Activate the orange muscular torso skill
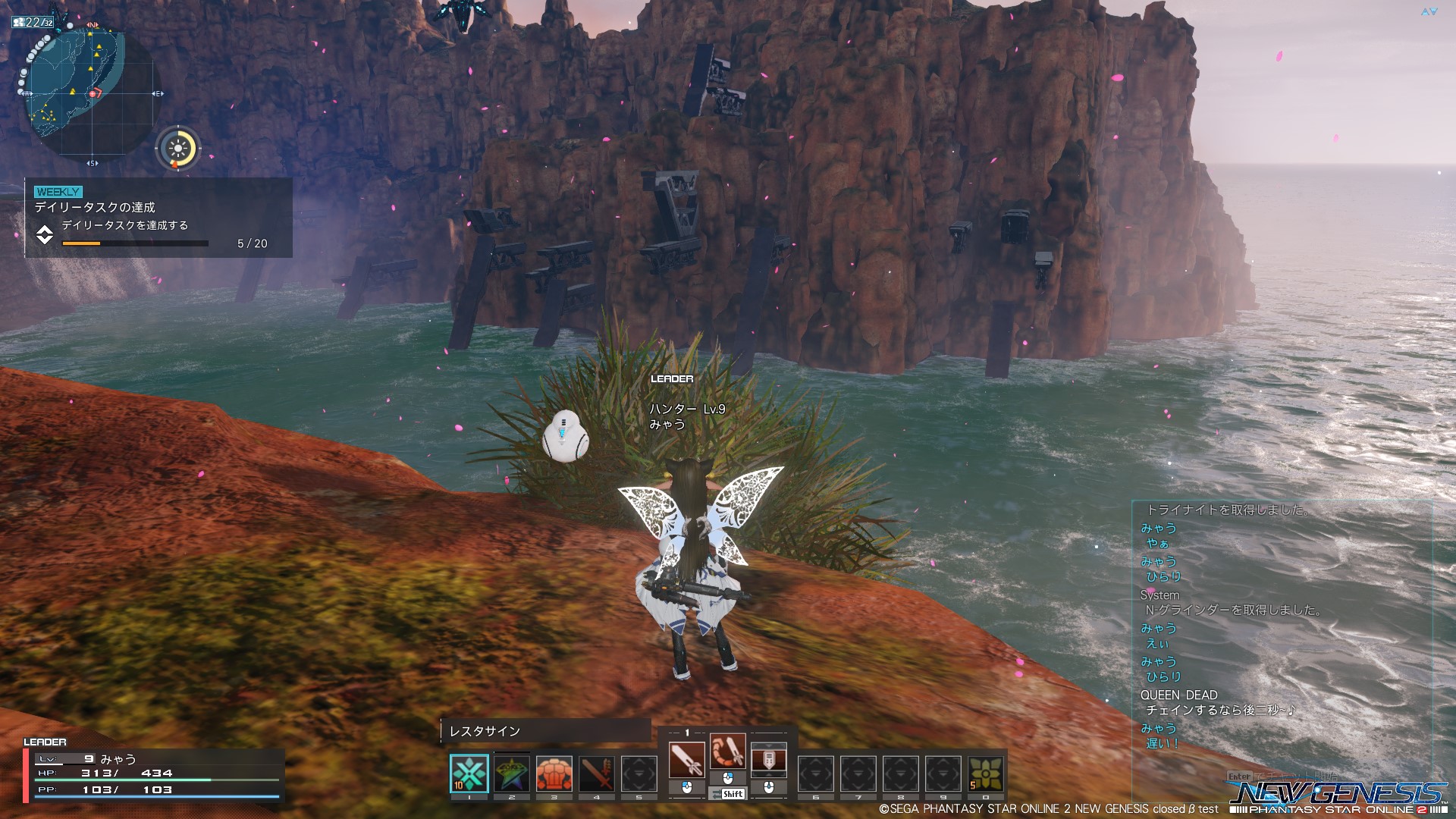1456x819 pixels. (x=554, y=773)
